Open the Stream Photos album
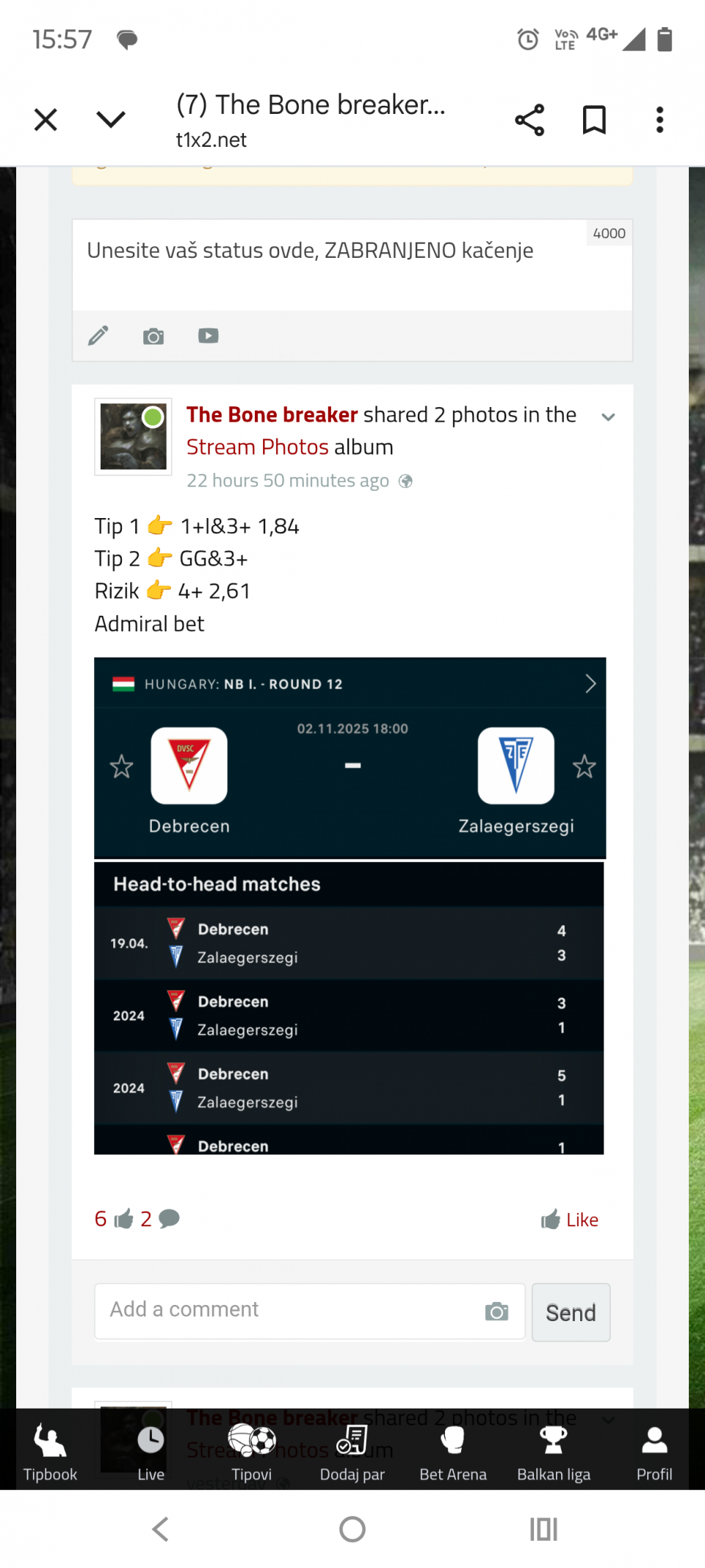Screen dimensions: 705x1568 257,447
